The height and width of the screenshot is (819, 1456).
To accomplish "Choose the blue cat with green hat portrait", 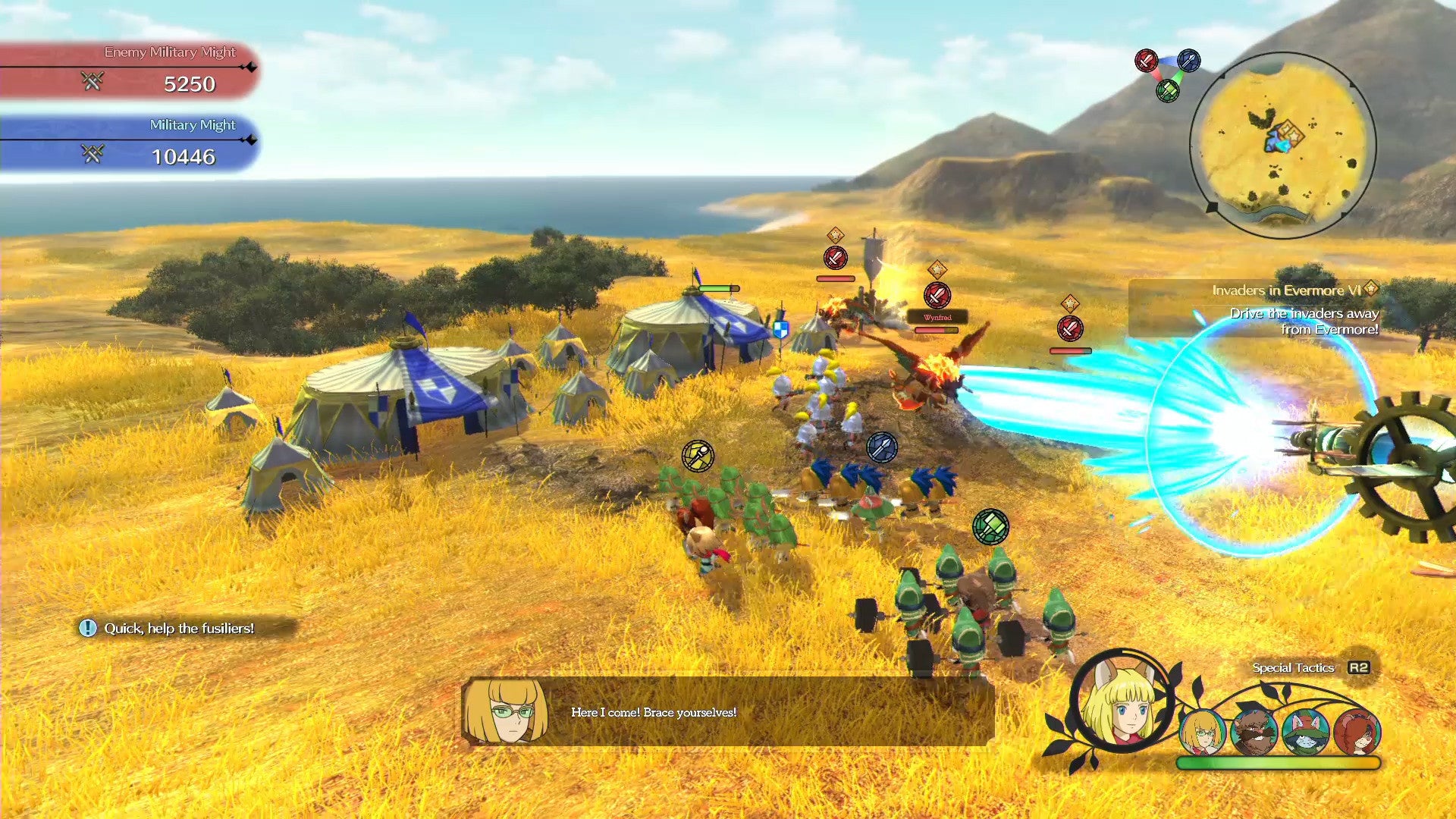I will (1305, 732).
